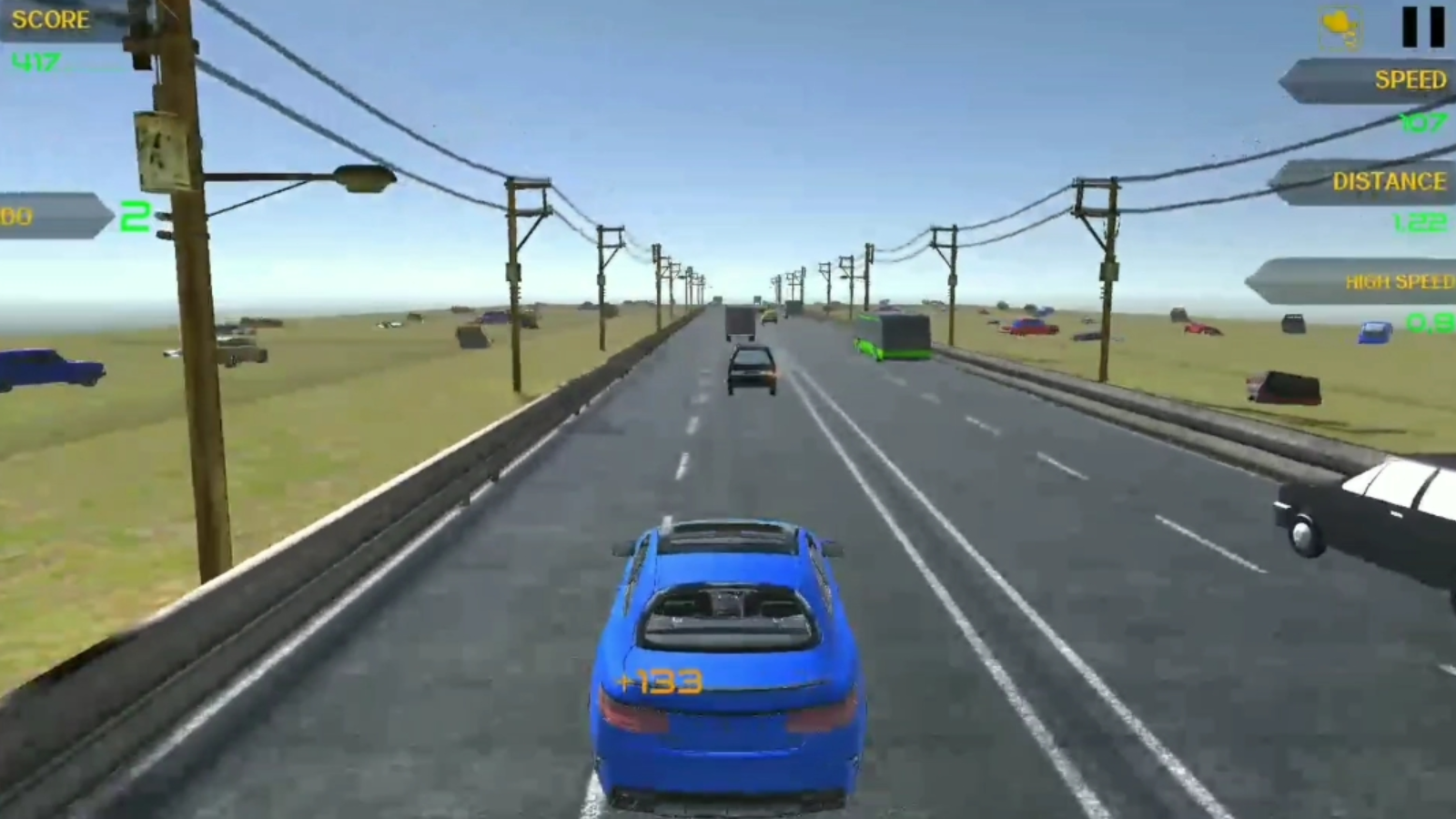Click the DISTANCE indicator panel
Viewport: 1456px width, 819px height.
tap(1365, 180)
